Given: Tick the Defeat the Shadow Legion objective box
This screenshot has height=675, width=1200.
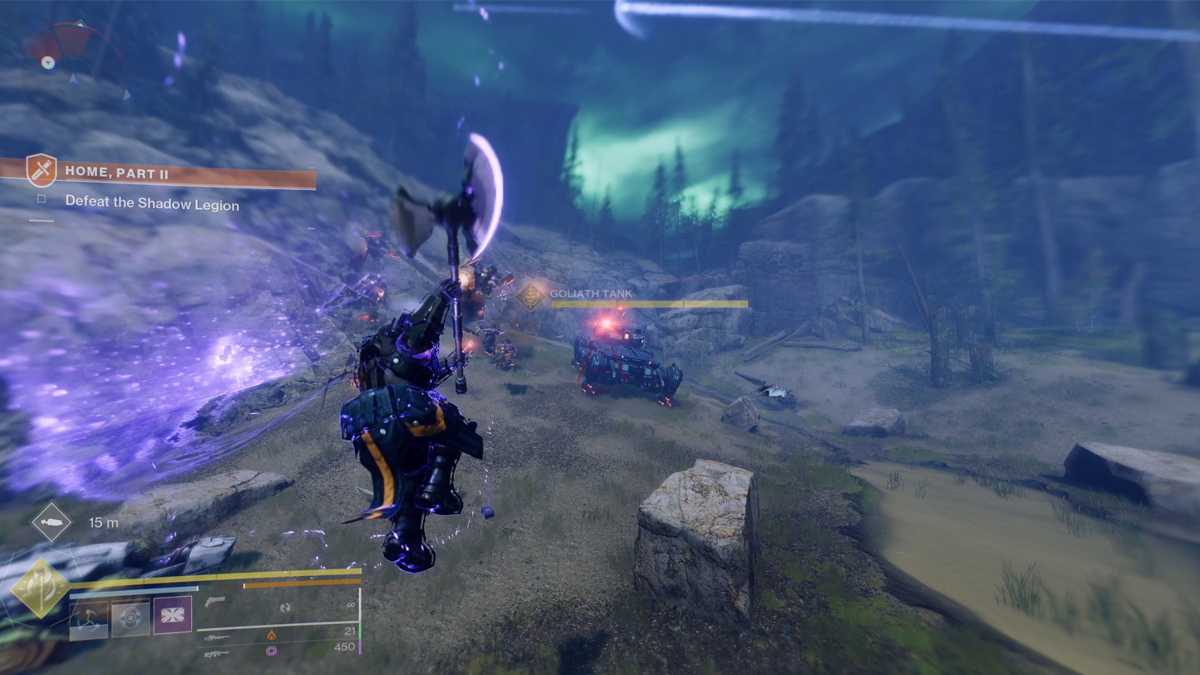Looking at the screenshot, I should click(42, 200).
